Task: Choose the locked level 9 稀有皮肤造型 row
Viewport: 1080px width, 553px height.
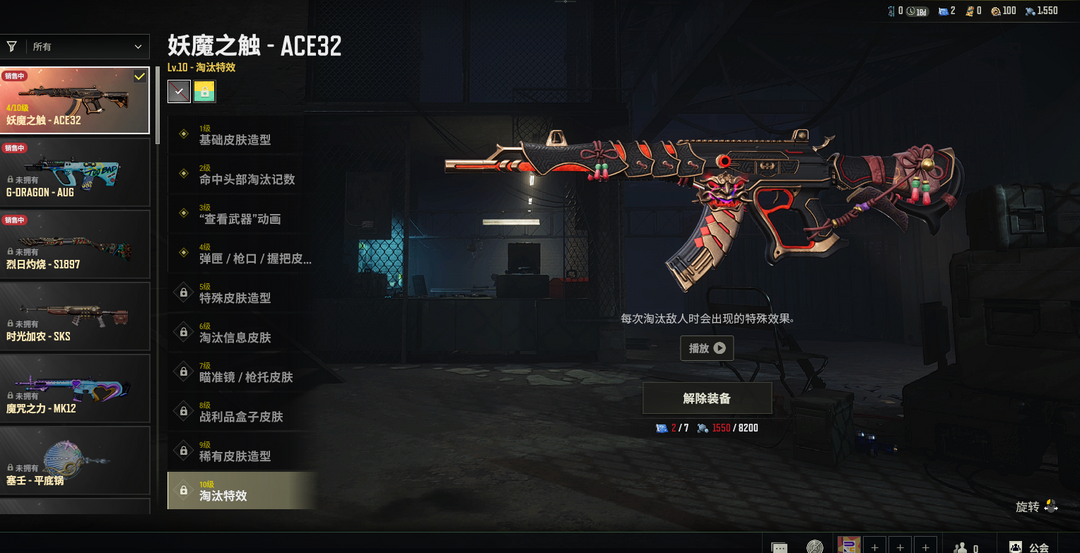Action: point(240,451)
